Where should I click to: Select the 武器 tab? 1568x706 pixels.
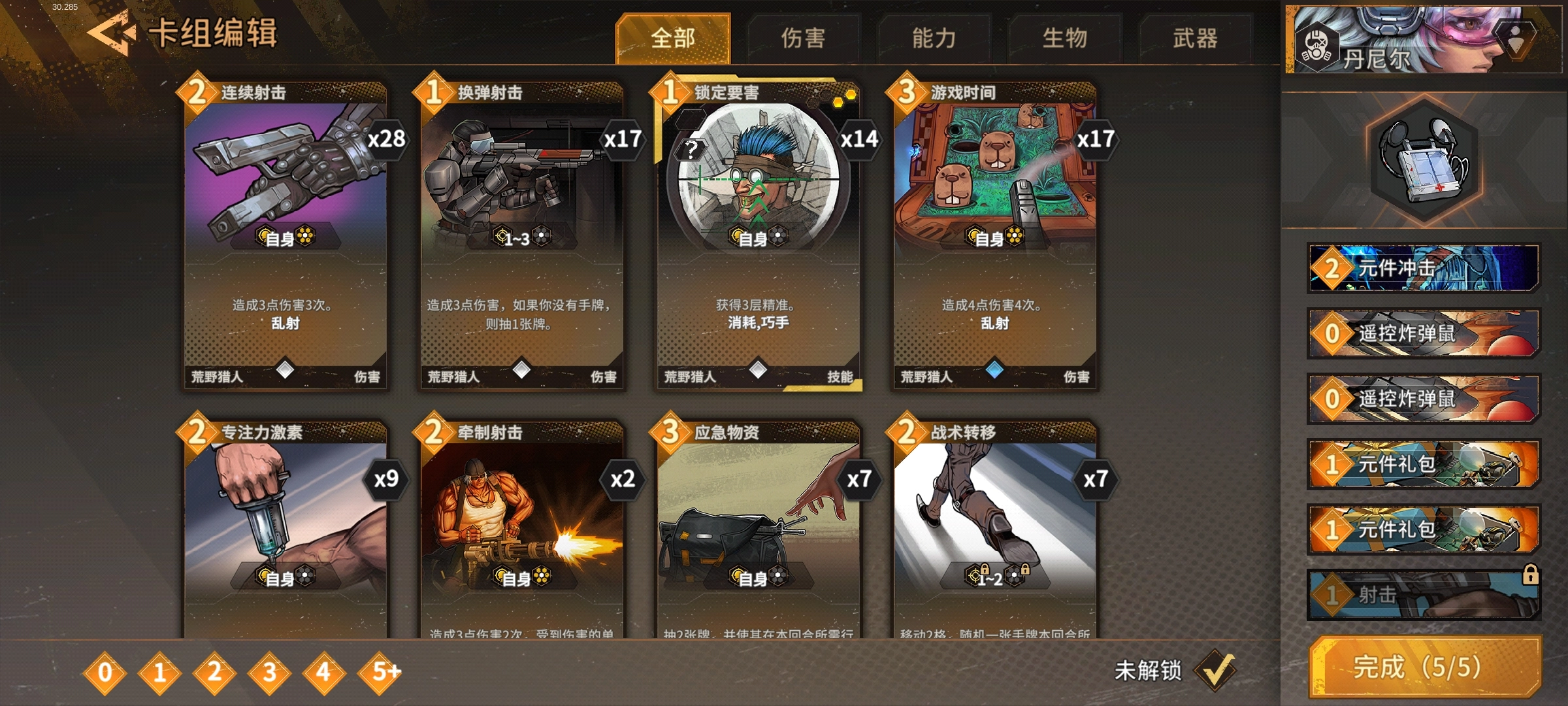(1196, 38)
